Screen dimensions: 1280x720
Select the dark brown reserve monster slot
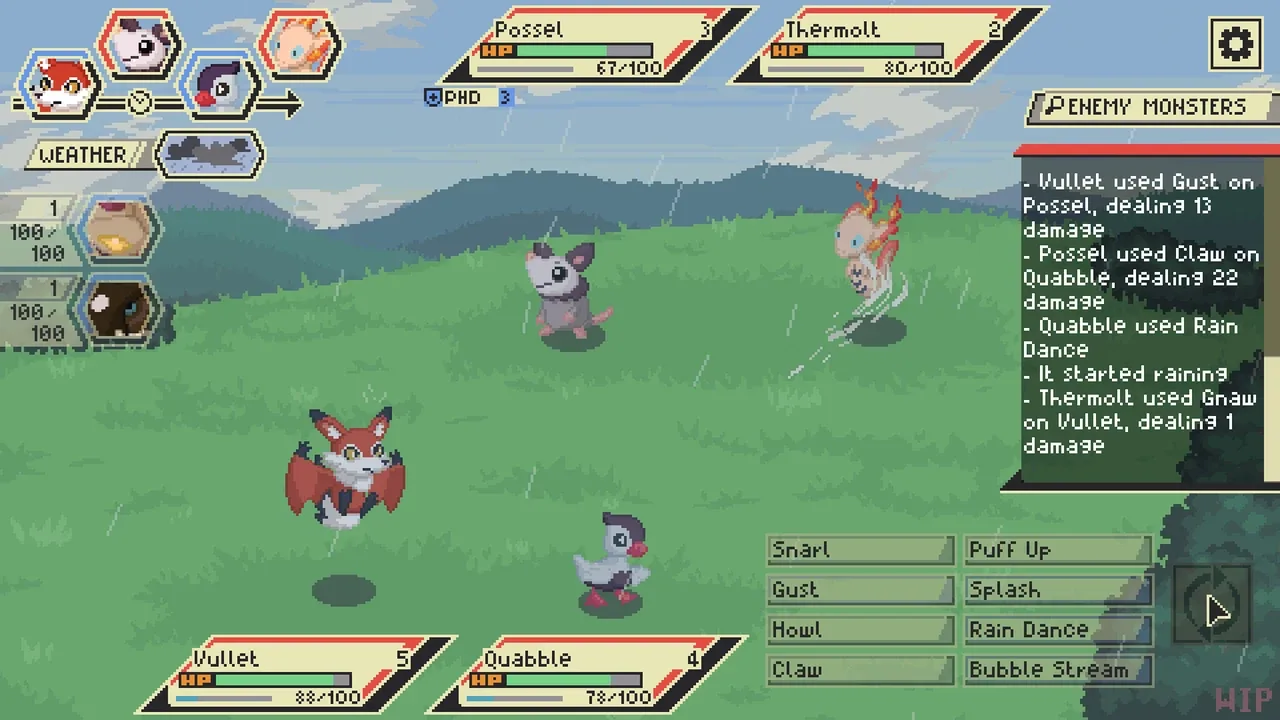[x=118, y=309]
